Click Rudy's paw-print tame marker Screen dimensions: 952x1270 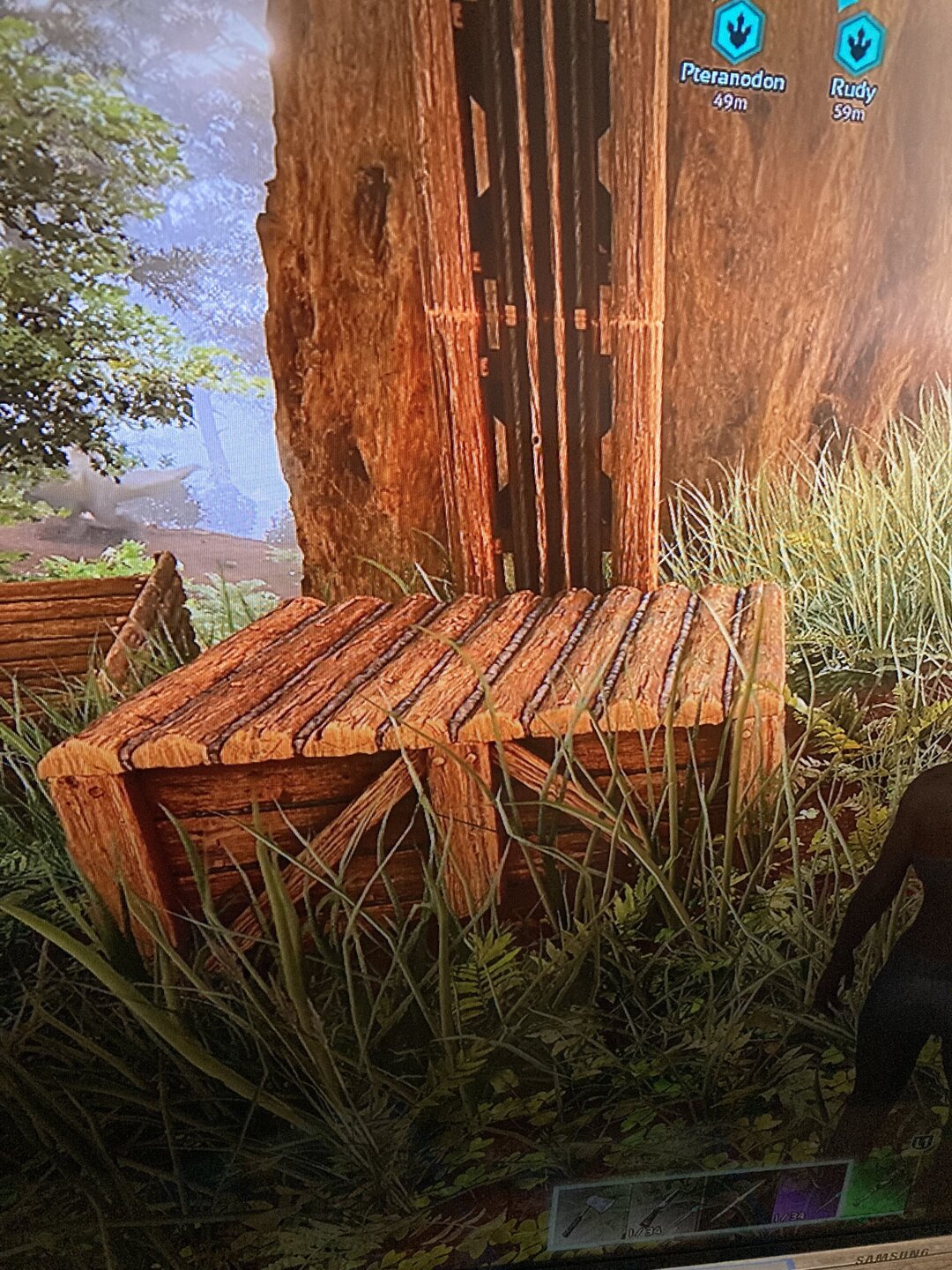(857, 44)
